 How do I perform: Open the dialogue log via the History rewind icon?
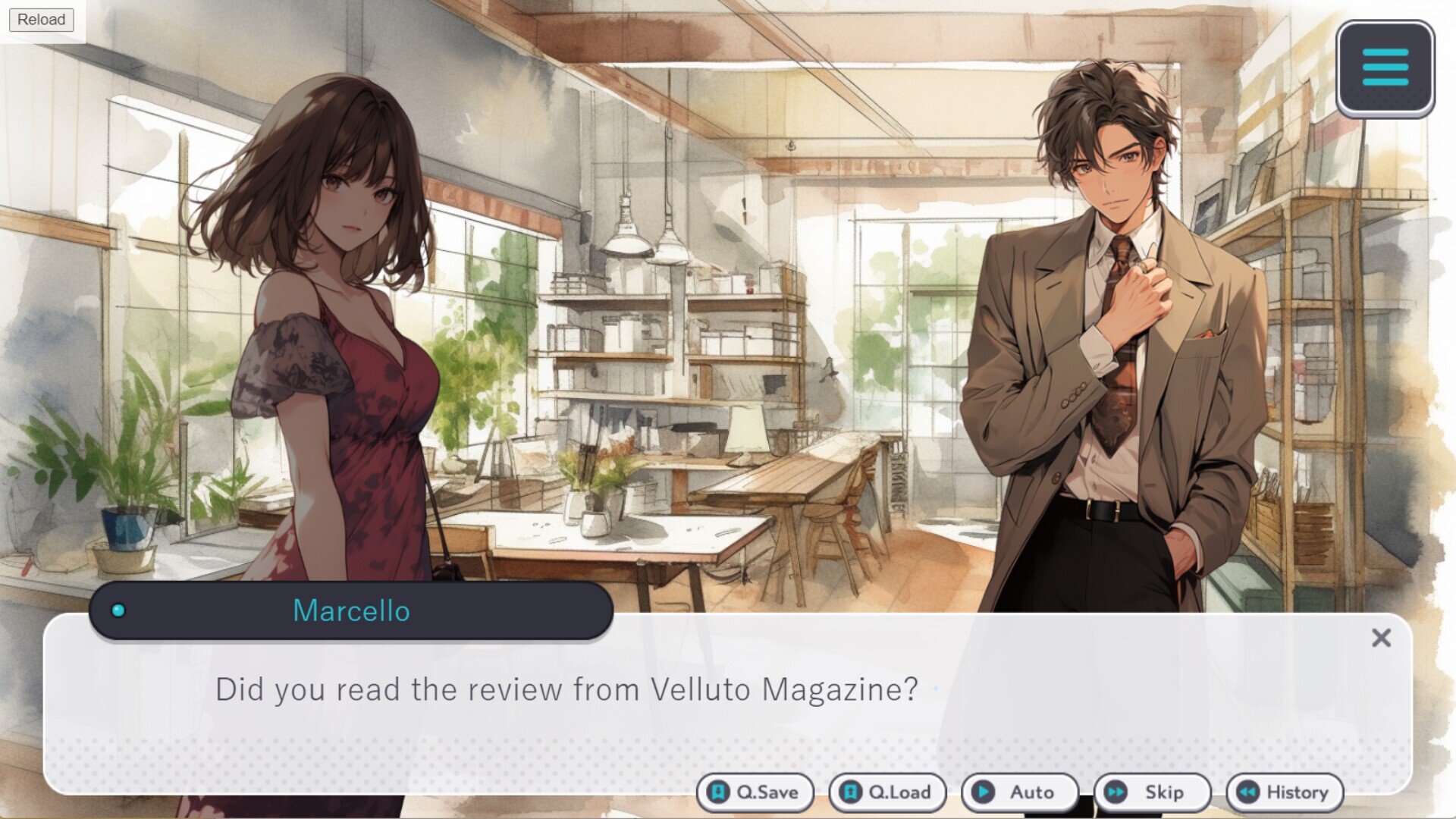[x=1246, y=792]
